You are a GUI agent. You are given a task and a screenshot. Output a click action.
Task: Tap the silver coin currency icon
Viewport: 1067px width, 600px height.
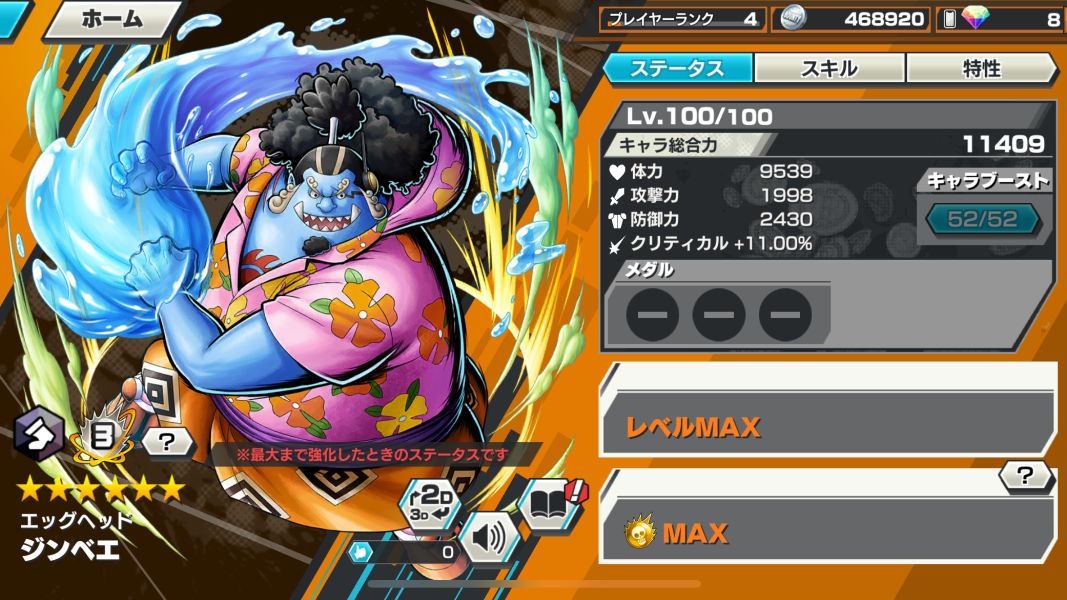[x=792, y=19]
